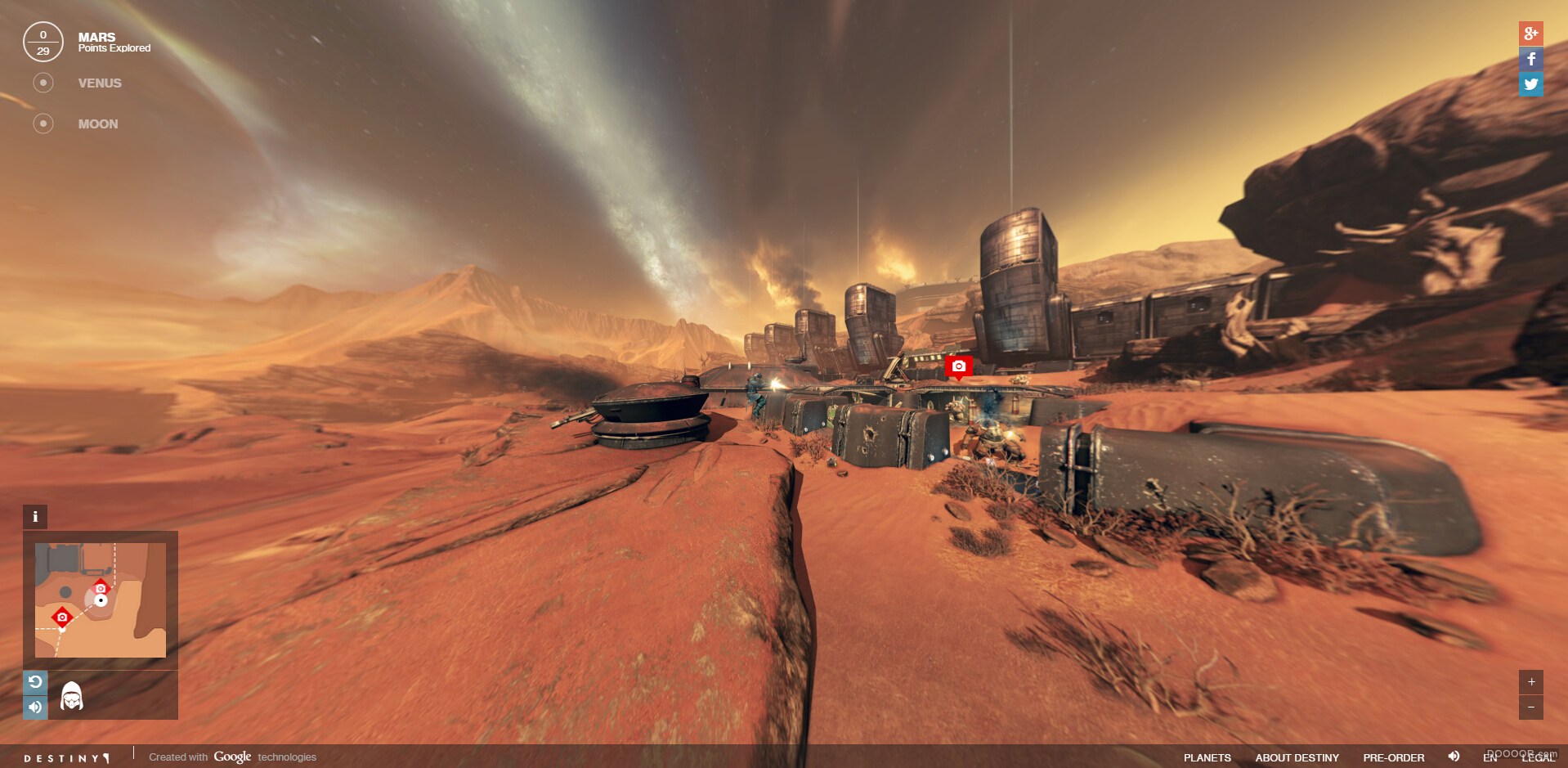
Task: Click the PRE-ORDER link
Action: tap(1392, 757)
